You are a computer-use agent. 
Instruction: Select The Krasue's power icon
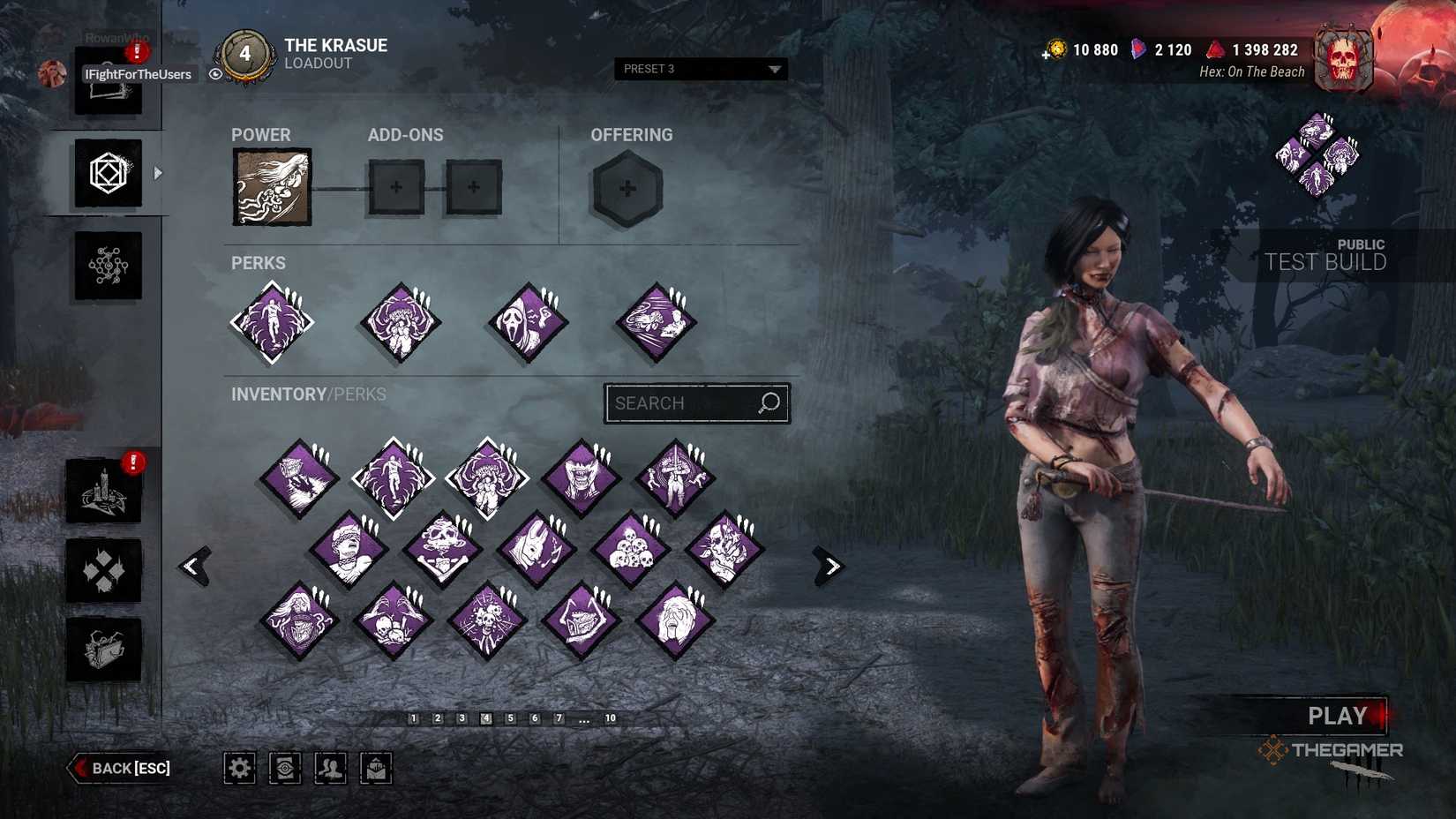[271, 187]
